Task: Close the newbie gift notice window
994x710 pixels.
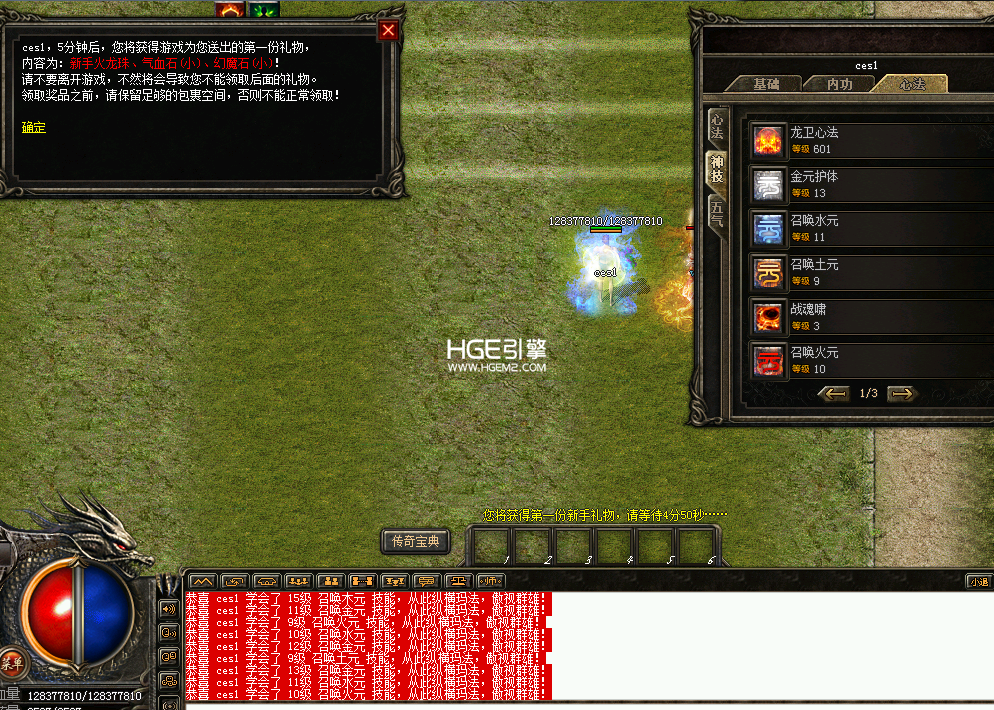Action: (389, 30)
